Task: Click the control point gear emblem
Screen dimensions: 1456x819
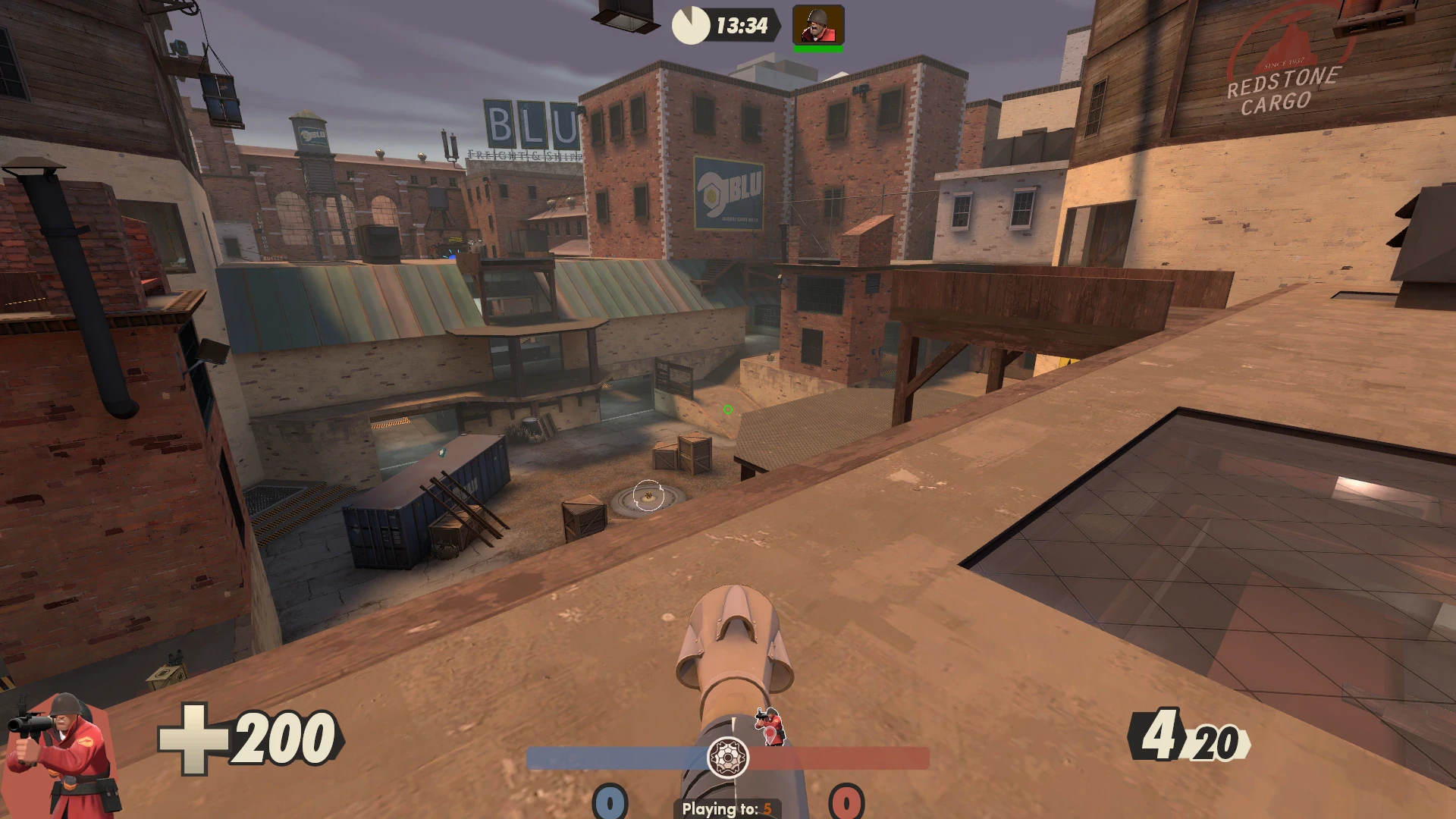Action: coord(728,758)
